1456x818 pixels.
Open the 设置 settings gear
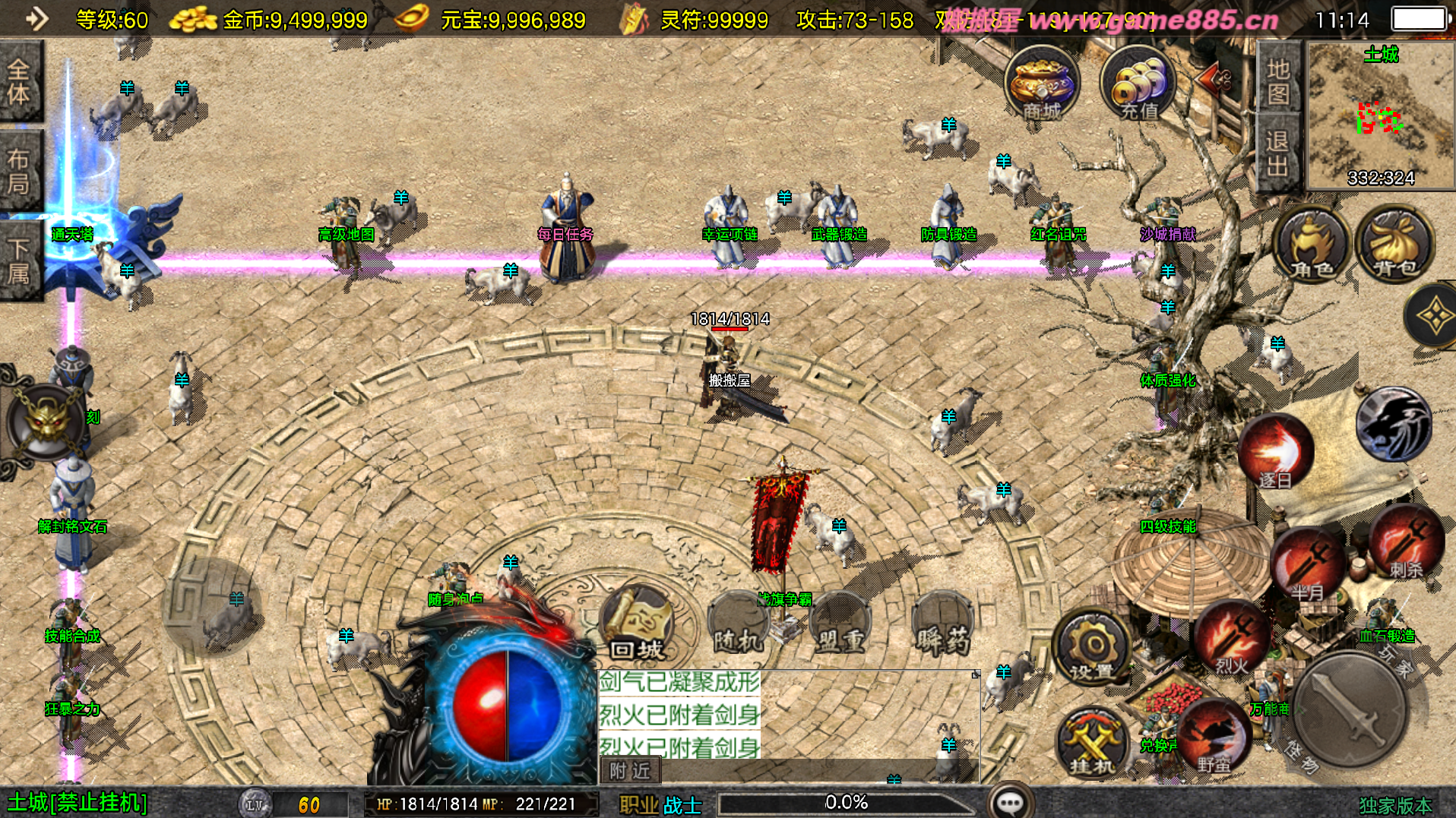[1092, 648]
